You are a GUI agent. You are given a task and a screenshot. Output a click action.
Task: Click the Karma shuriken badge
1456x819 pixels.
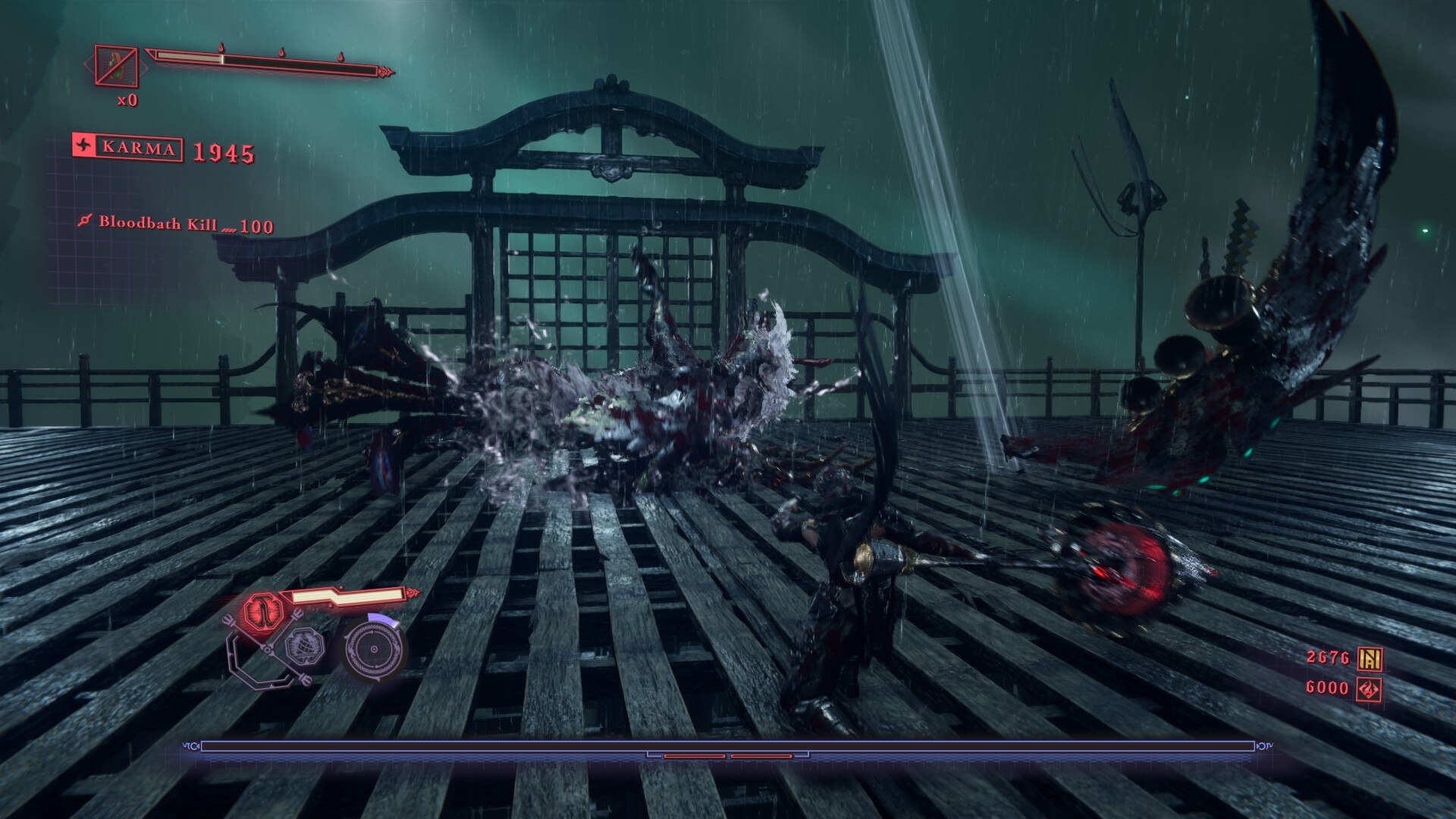(84, 146)
